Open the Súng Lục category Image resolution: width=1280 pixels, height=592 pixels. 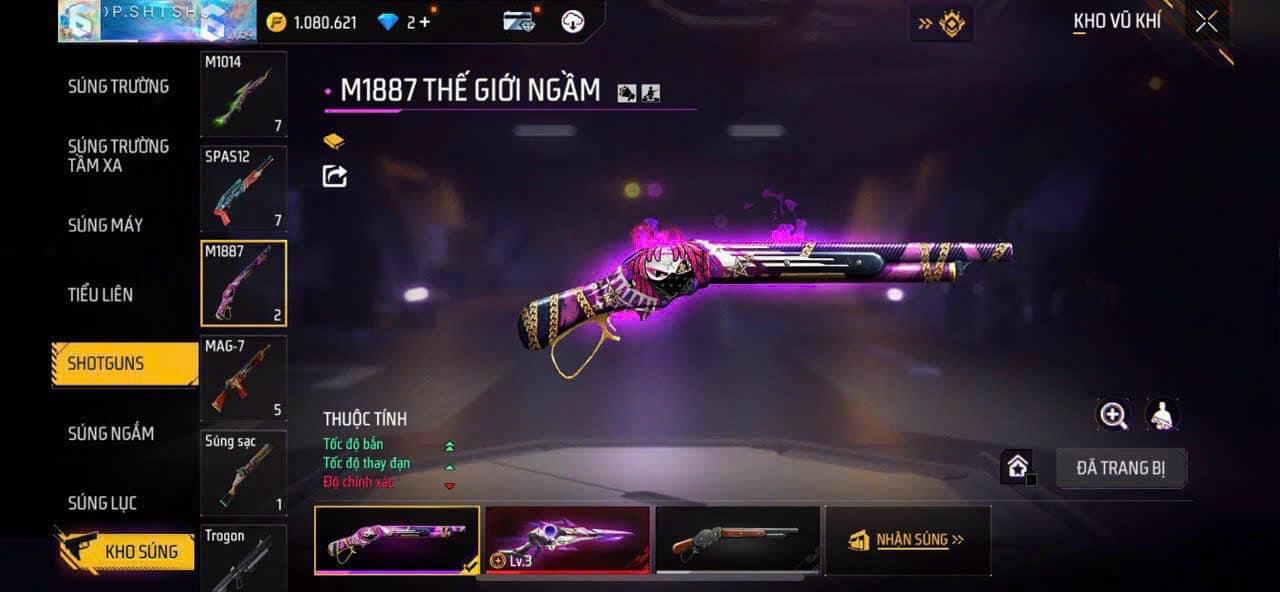[x=102, y=502]
